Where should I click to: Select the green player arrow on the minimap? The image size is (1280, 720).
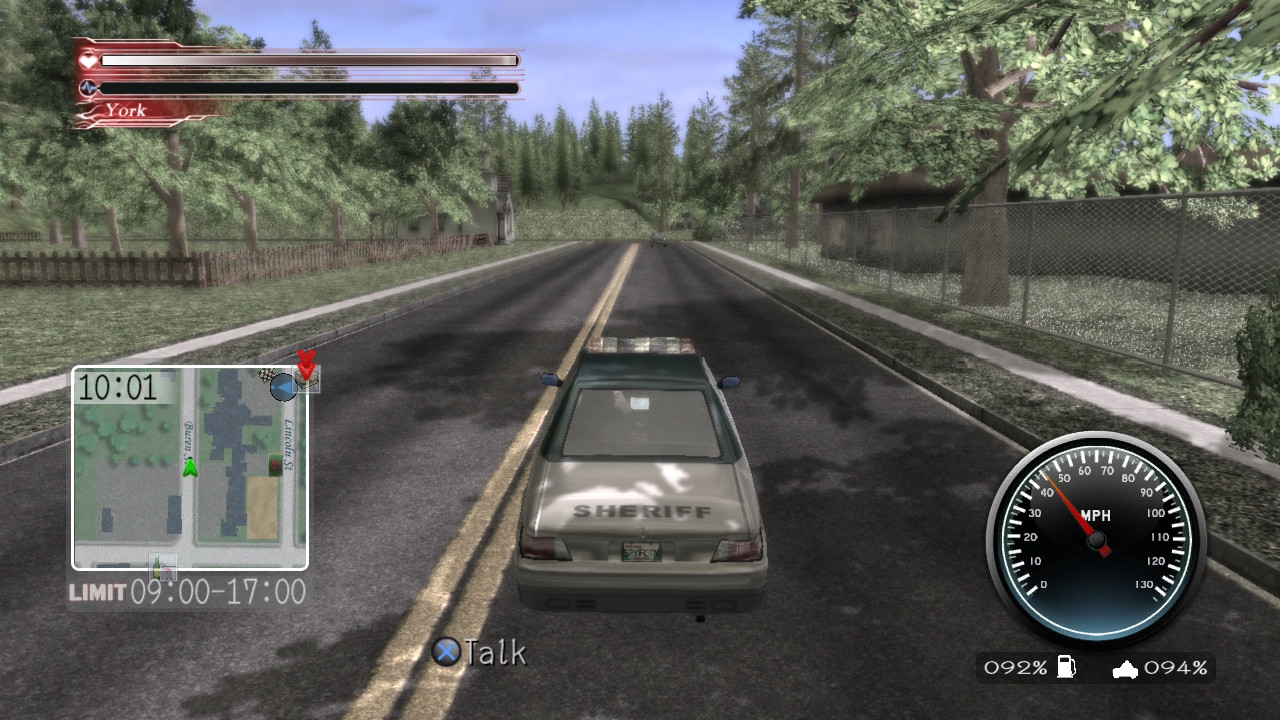(191, 466)
